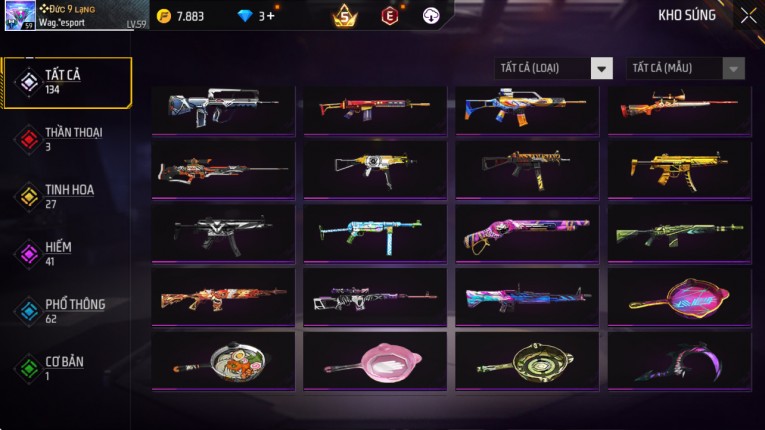Open the TẤT CẢ (LOẠI) type dropdown
This screenshot has width=765, height=430.
554,68
